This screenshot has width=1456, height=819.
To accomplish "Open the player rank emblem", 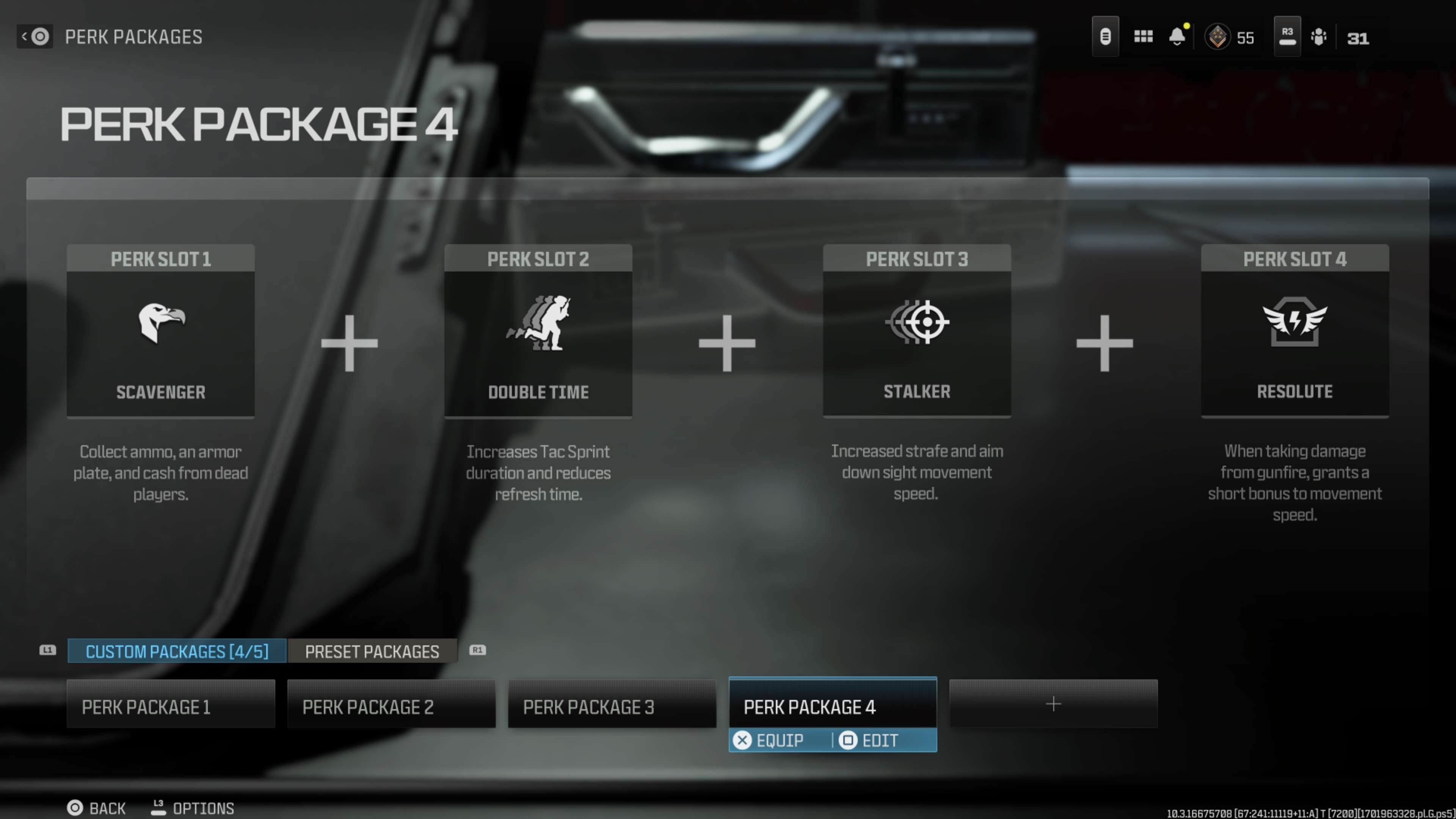I will click(x=1218, y=37).
